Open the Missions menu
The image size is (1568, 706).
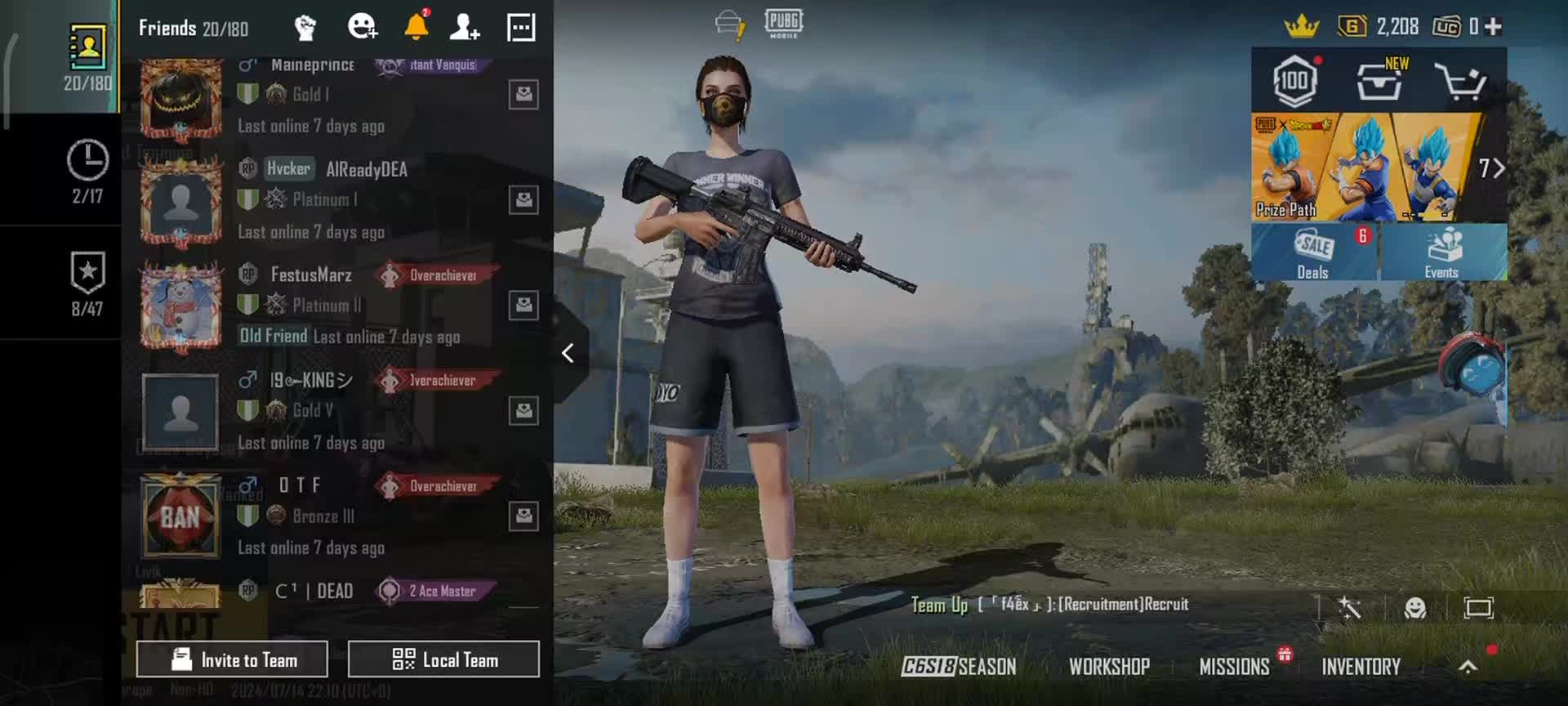pos(1234,667)
